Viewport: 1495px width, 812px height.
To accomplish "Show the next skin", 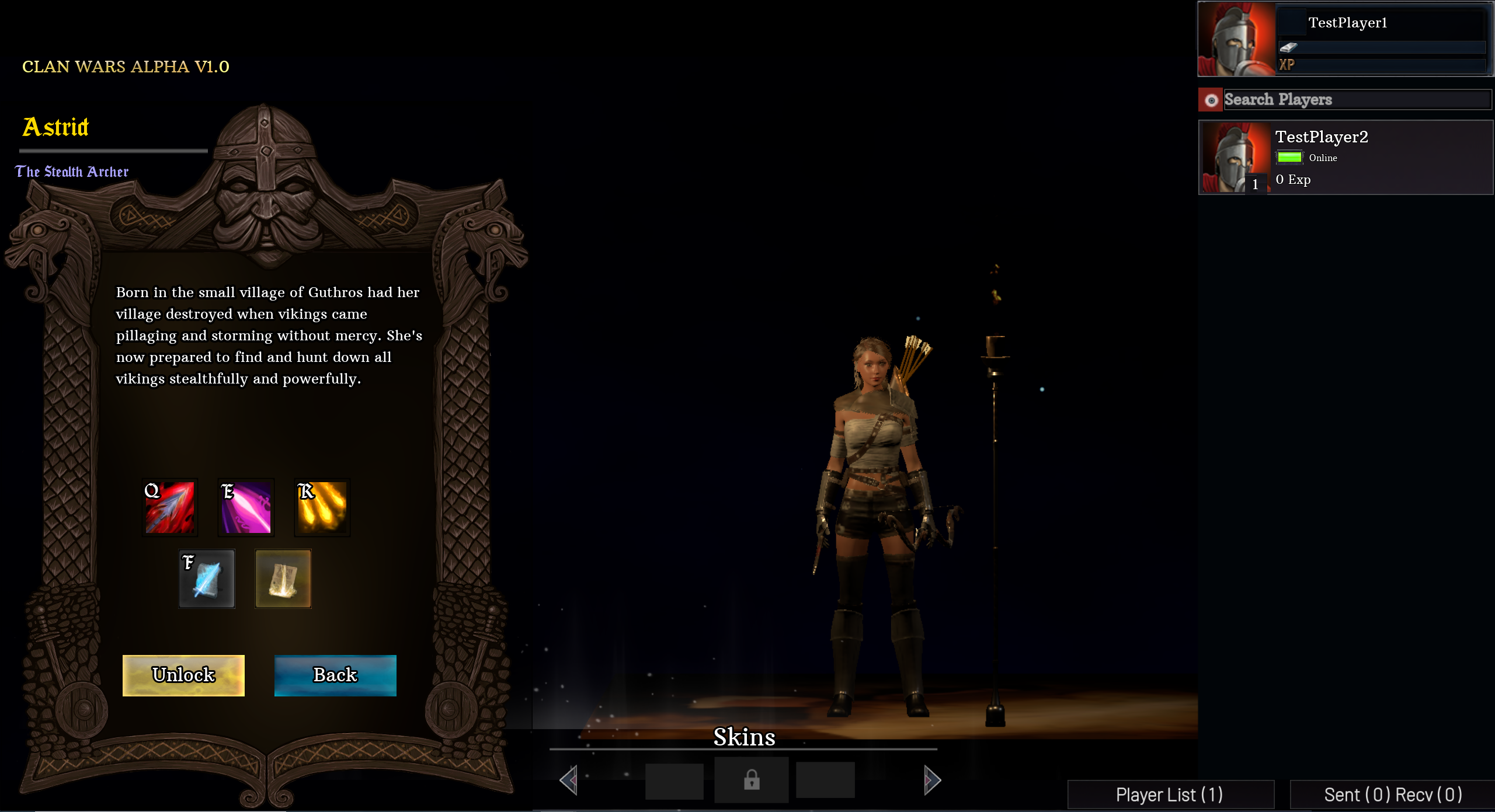I will pos(932,780).
